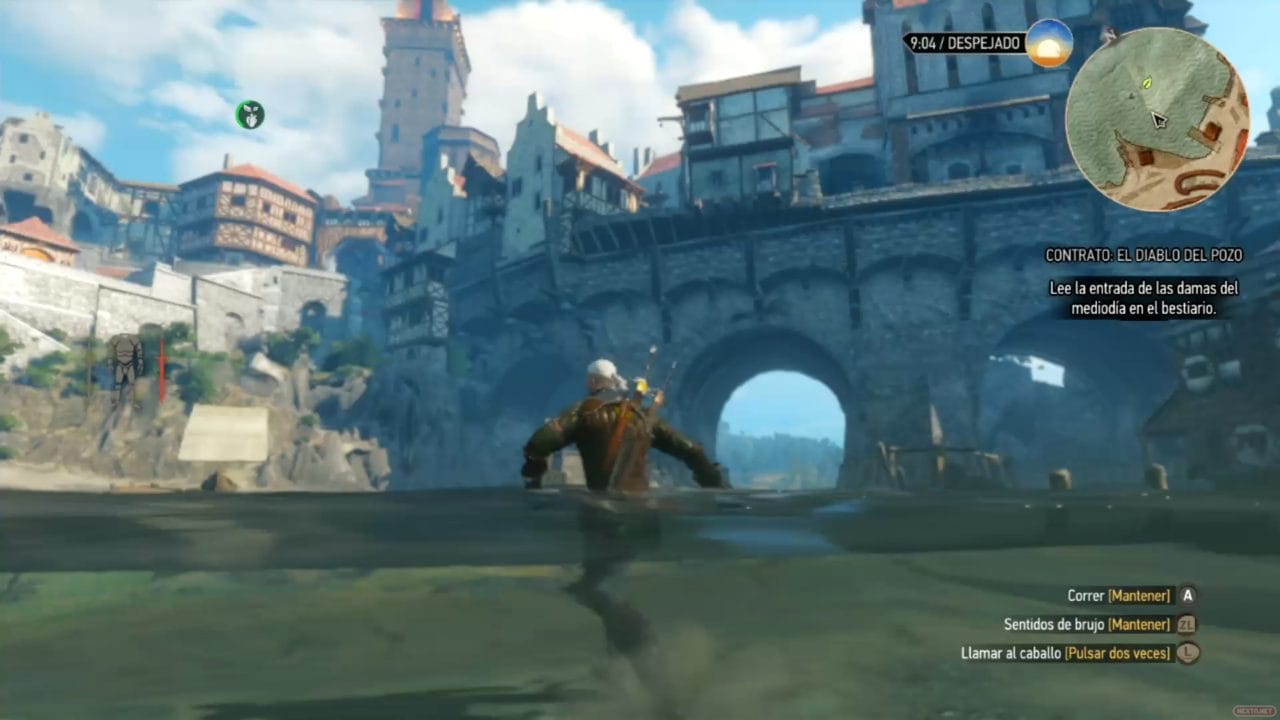
Task: Click the L button icon for Llamar al caballo
Action: tap(1186, 653)
